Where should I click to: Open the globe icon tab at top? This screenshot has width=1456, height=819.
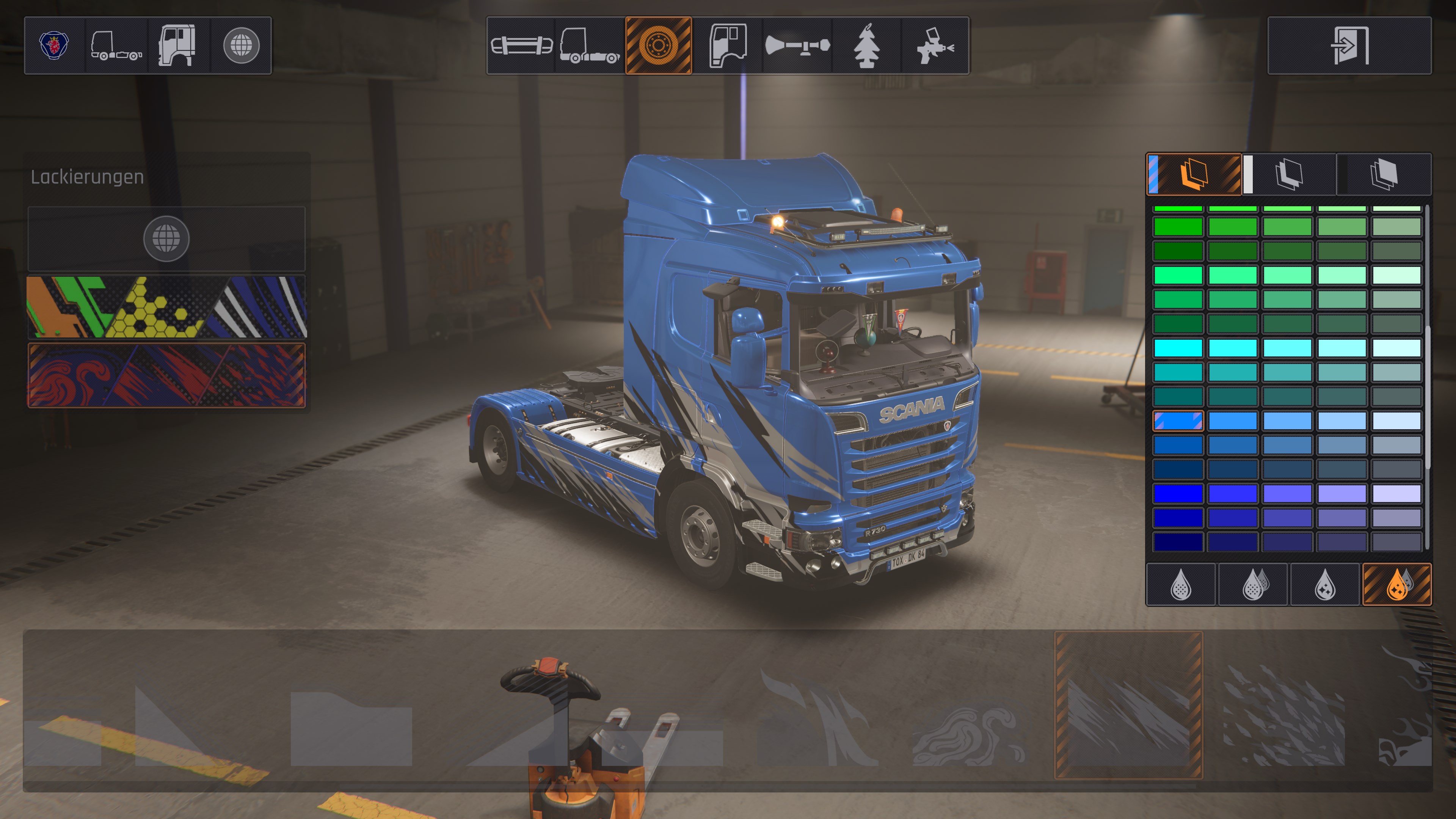click(x=242, y=45)
